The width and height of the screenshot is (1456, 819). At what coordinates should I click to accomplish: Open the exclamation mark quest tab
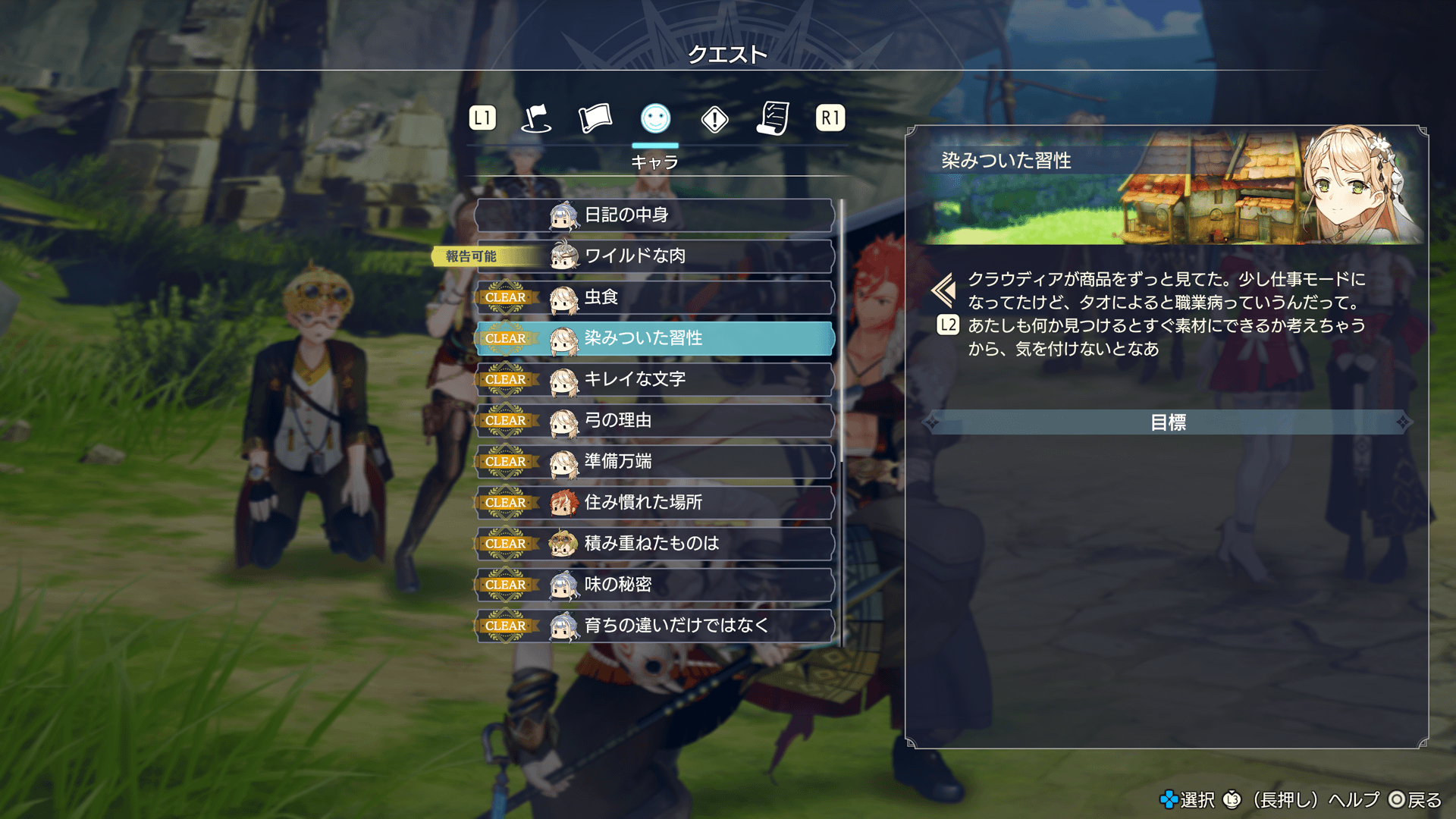point(714,119)
